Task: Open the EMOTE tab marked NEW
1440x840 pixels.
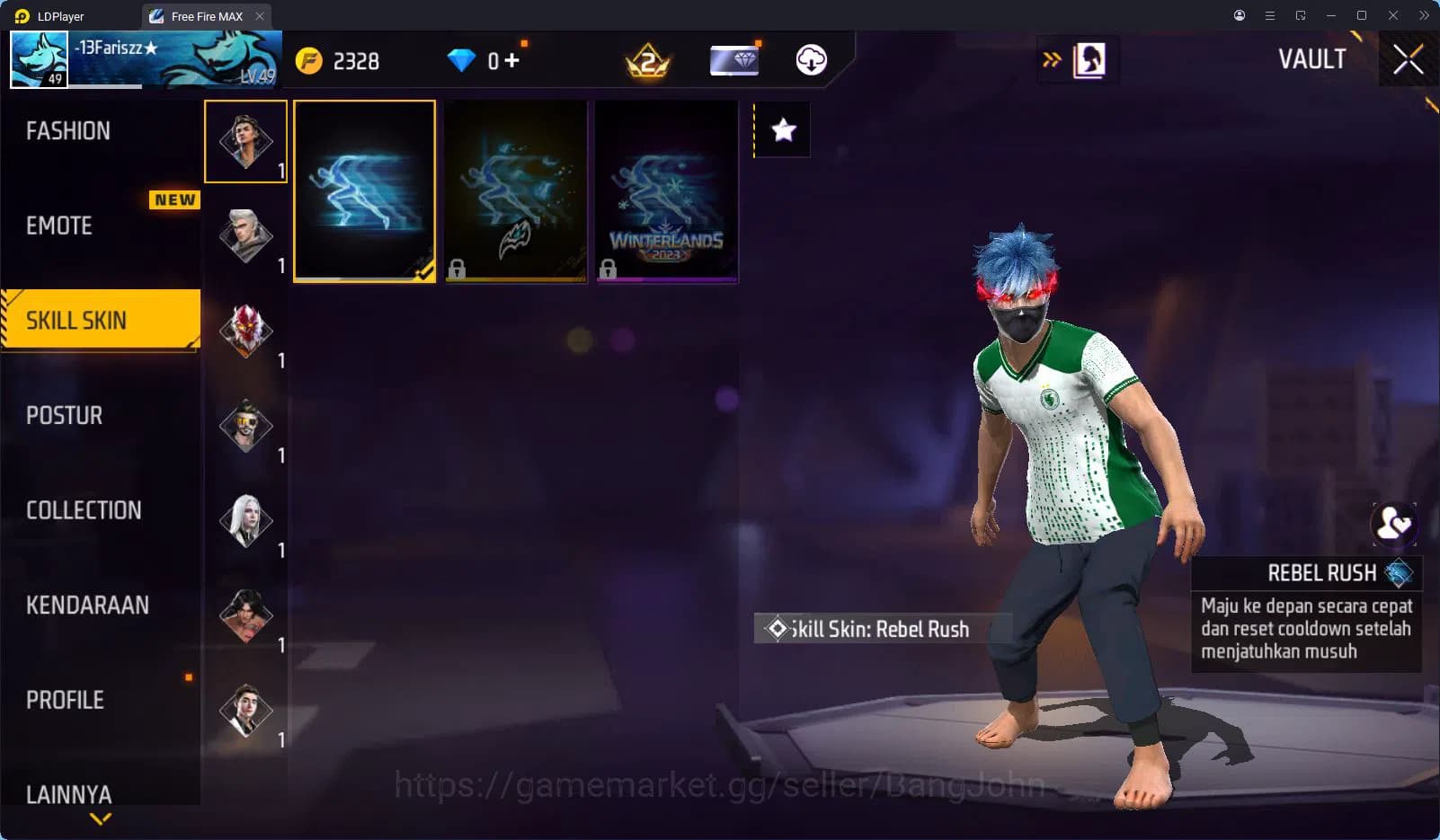Action: click(x=57, y=226)
